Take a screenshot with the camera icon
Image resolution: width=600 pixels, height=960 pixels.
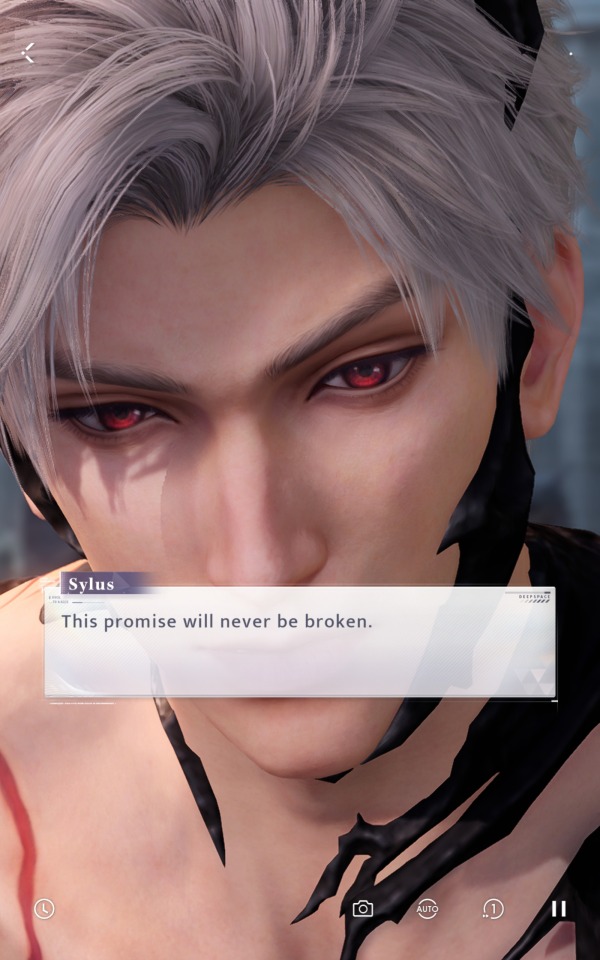click(x=363, y=908)
